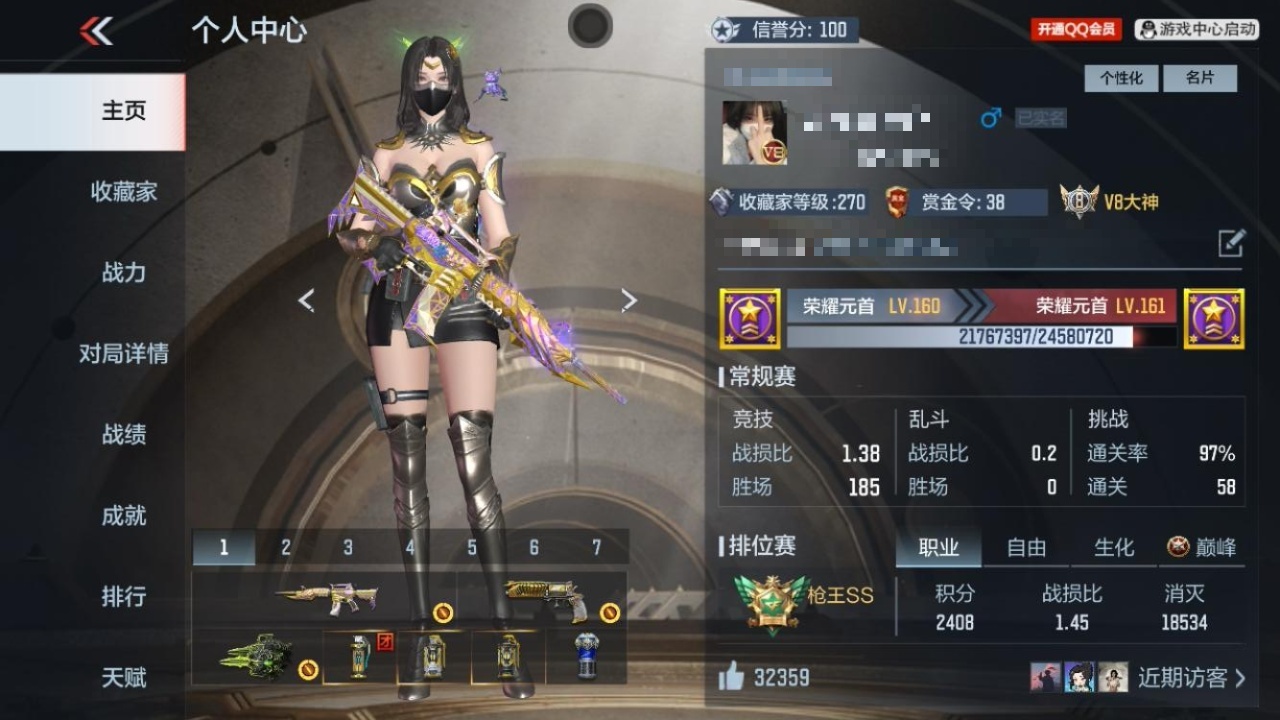Select loadout slot 2
The image size is (1280, 720).
tap(286, 547)
